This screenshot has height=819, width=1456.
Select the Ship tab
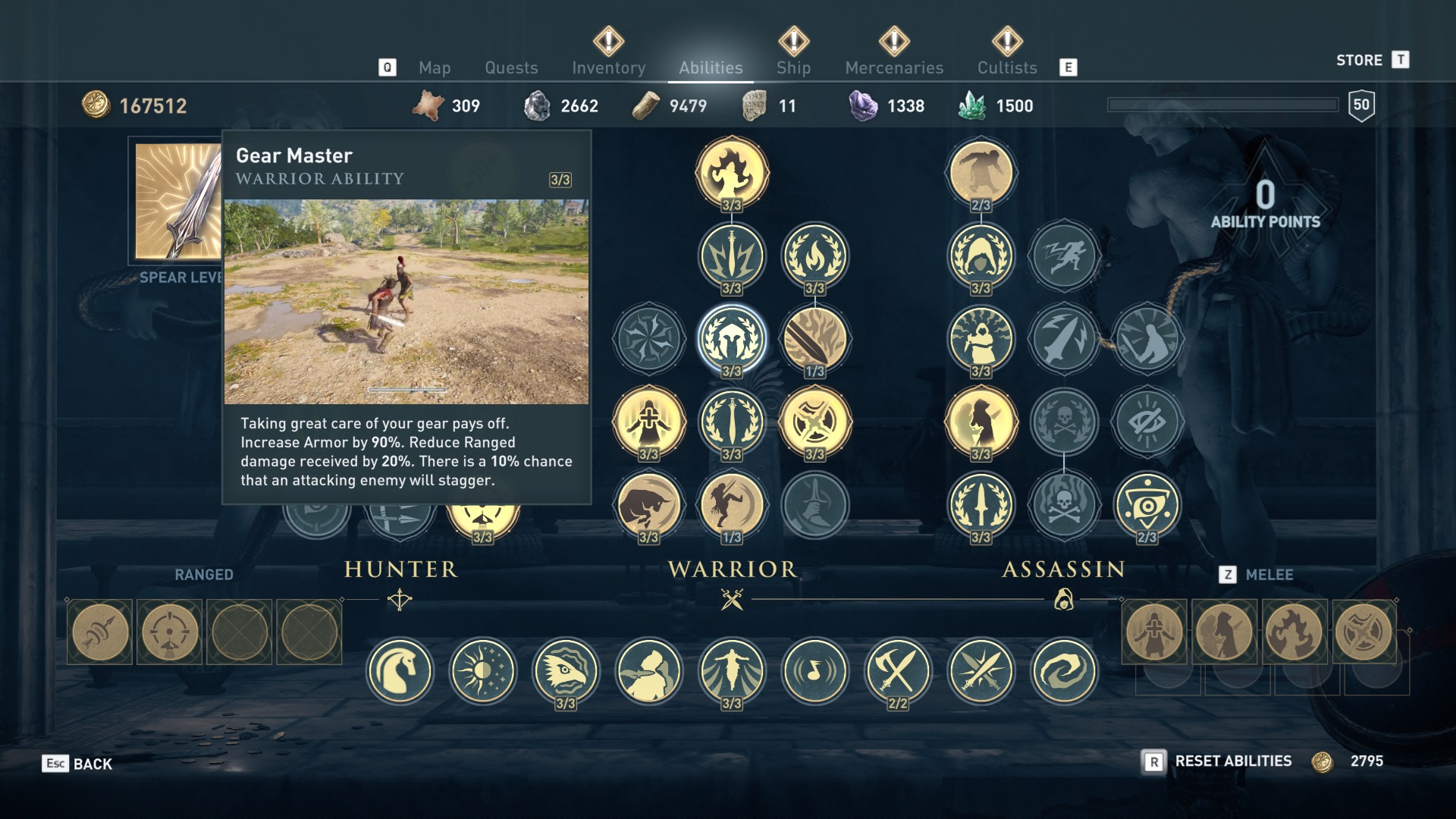[x=793, y=67]
